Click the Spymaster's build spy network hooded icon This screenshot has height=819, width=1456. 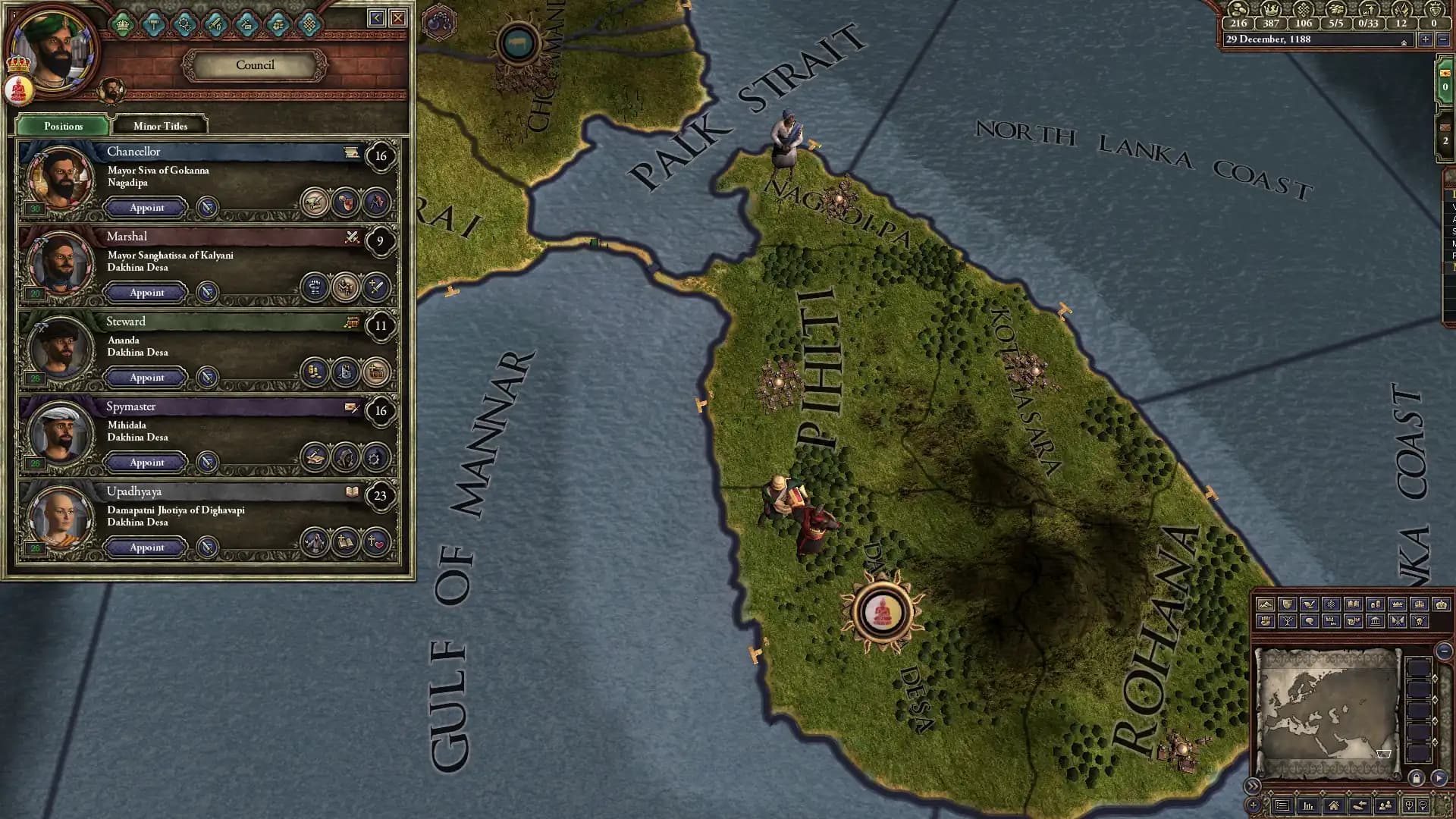pos(346,457)
